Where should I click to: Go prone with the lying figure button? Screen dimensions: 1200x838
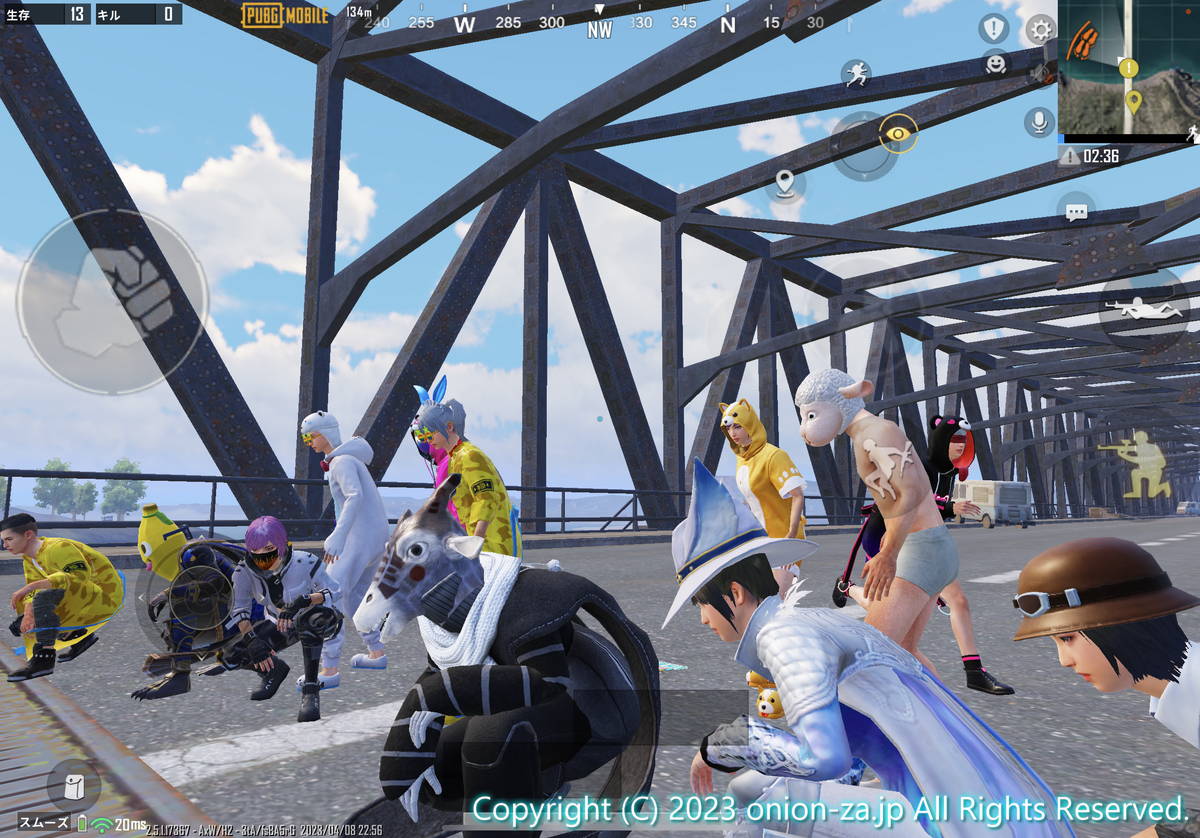[1144, 309]
